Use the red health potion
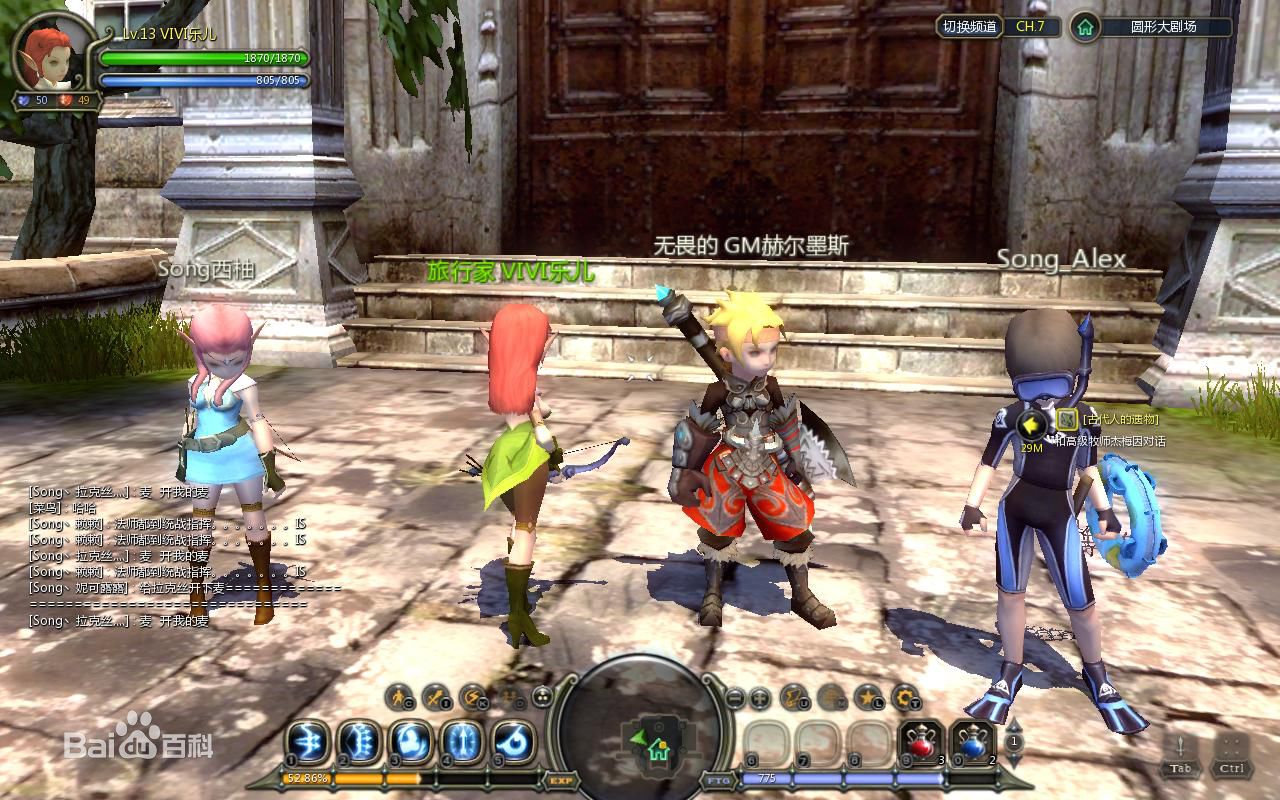Screen dimensions: 1280x800 (921, 743)
